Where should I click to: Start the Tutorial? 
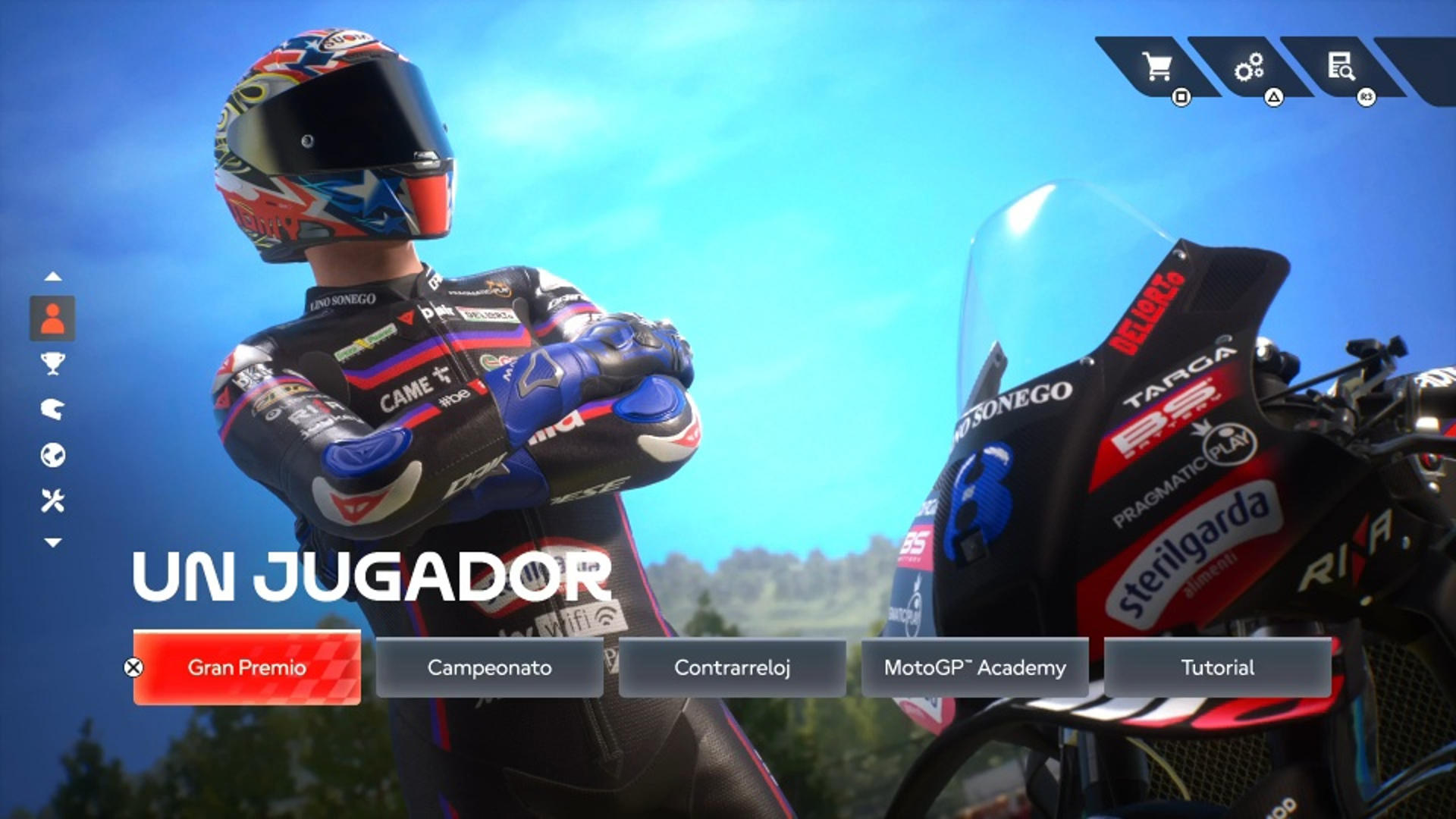tap(1217, 667)
